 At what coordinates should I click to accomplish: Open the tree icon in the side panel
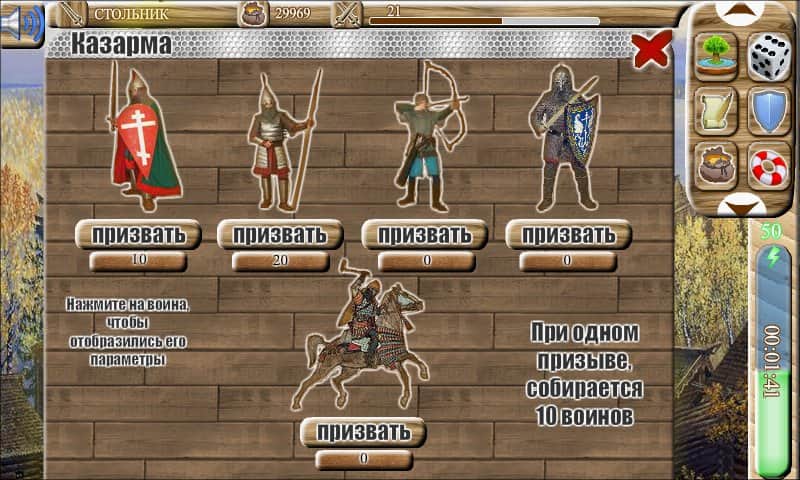click(x=716, y=53)
